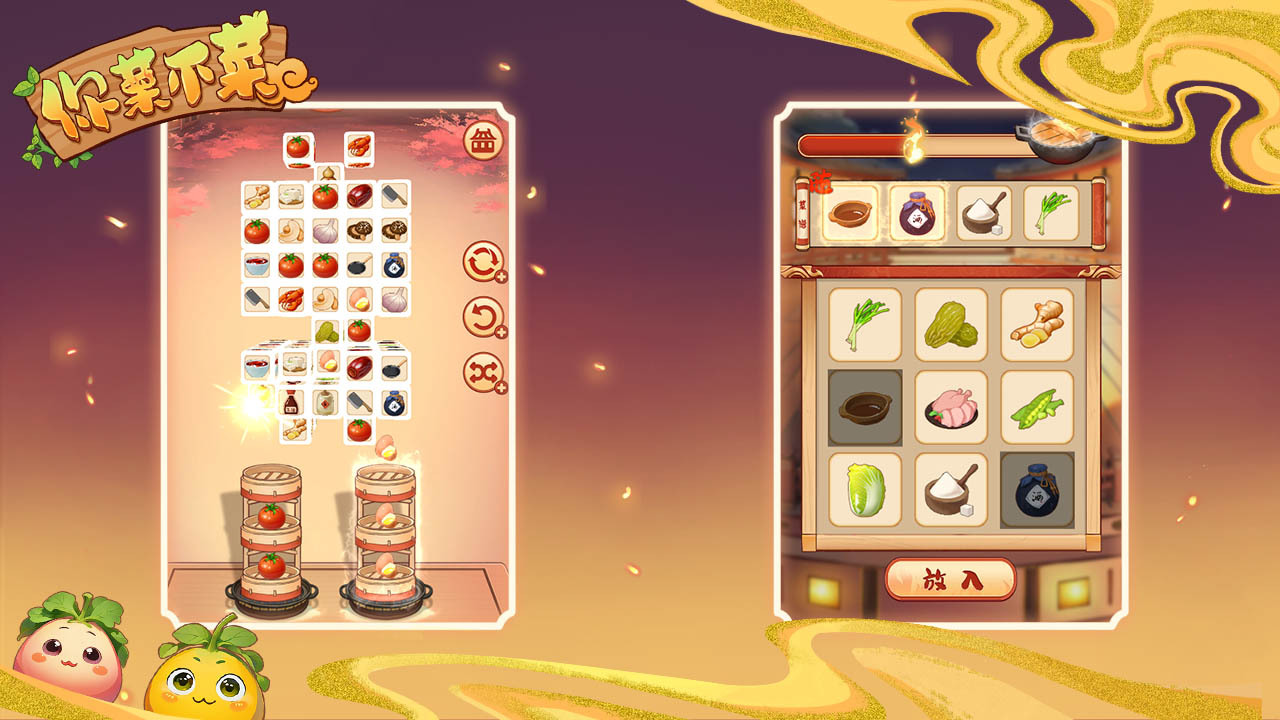Use the undo arrow power-up
This screenshot has width=1280, height=720.
tap(483, 318)
